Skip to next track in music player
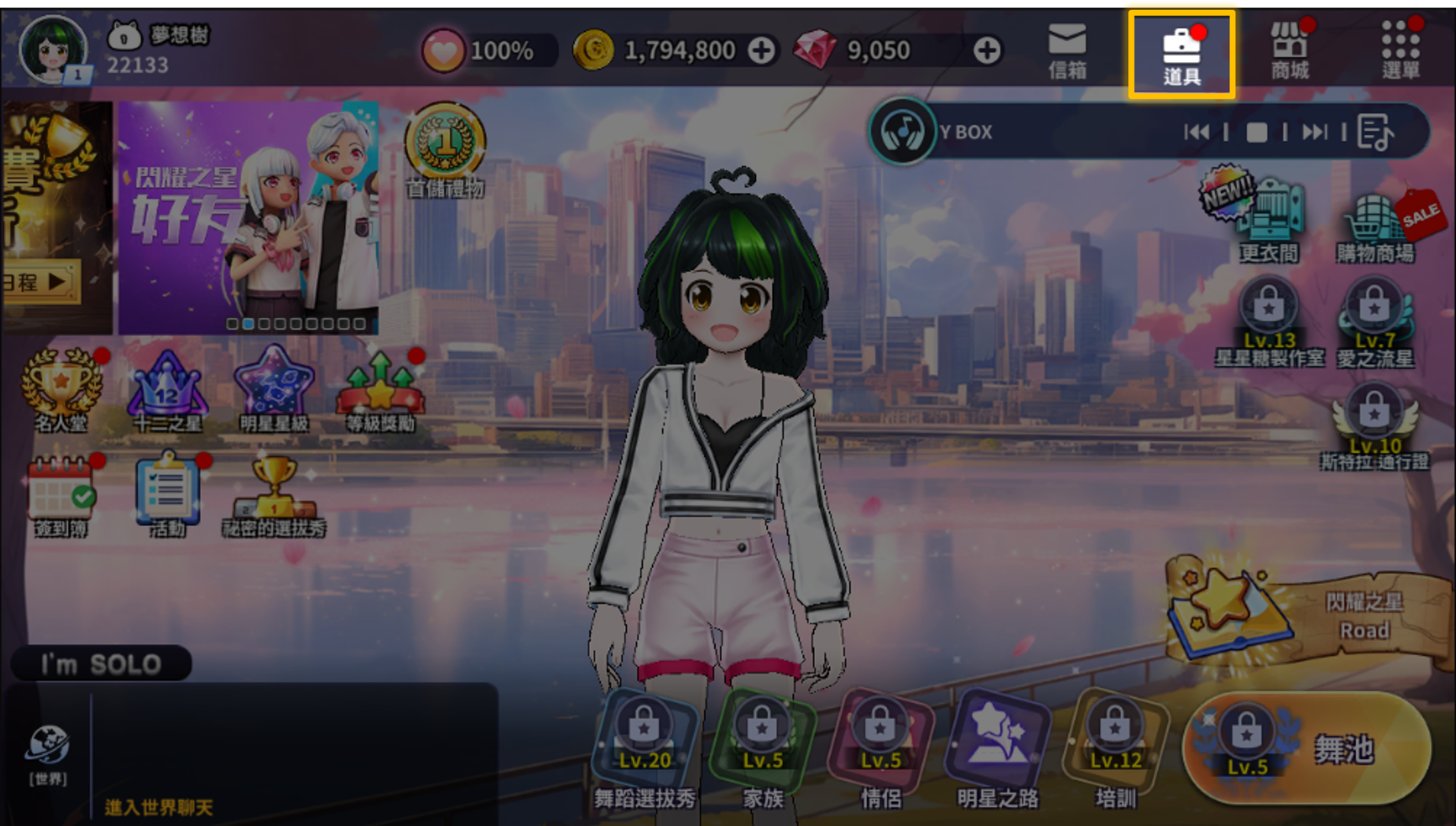The height and width of the screenshot is (826, 1456). tap(1314, 133)
